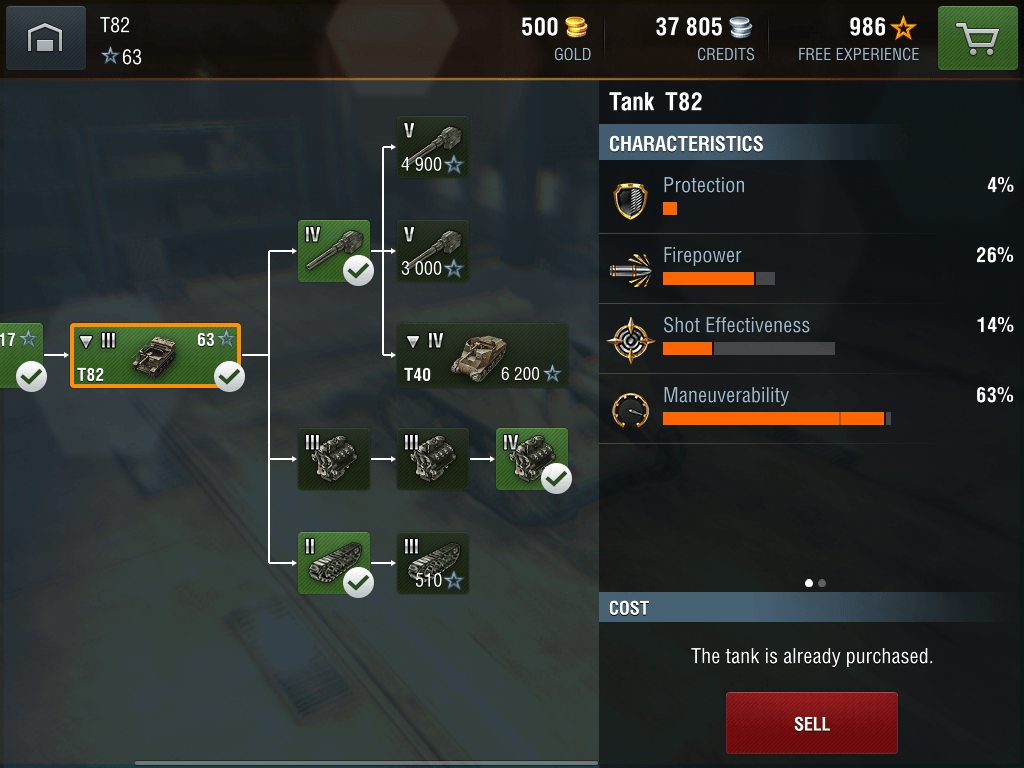The height and width of the screenshot is (768, 1024).
Task: Select the T40 tank node
Action: click(482, 356)
